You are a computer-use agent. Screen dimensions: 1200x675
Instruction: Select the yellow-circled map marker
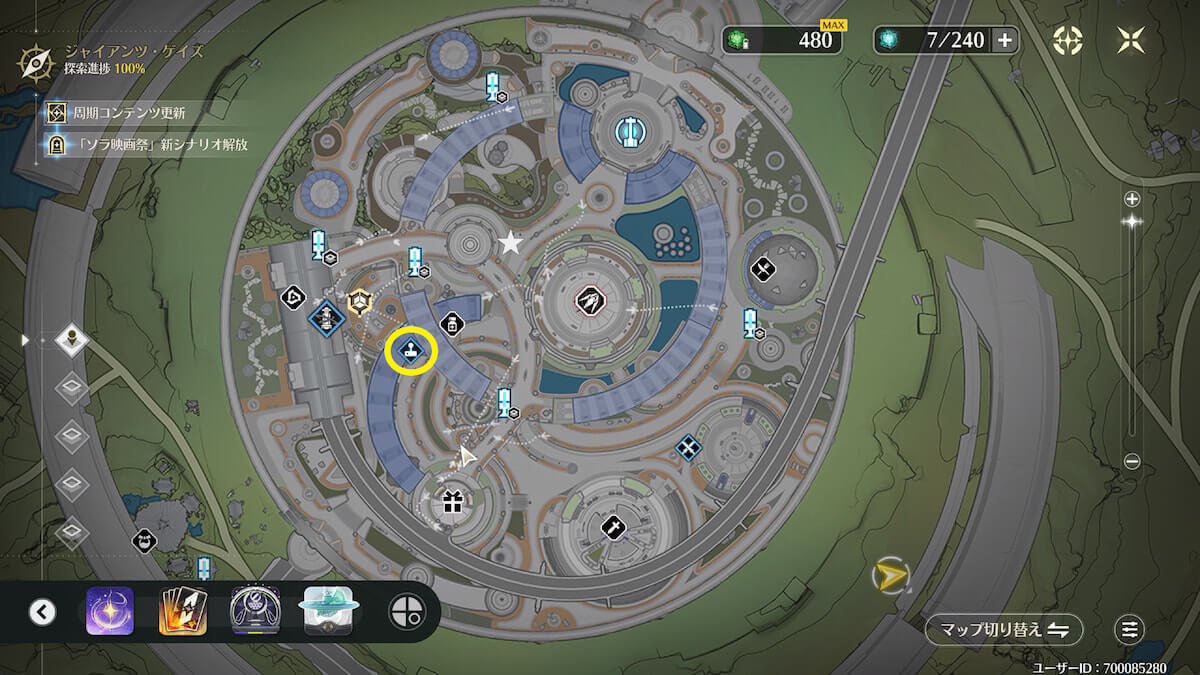tap(411, 350)
